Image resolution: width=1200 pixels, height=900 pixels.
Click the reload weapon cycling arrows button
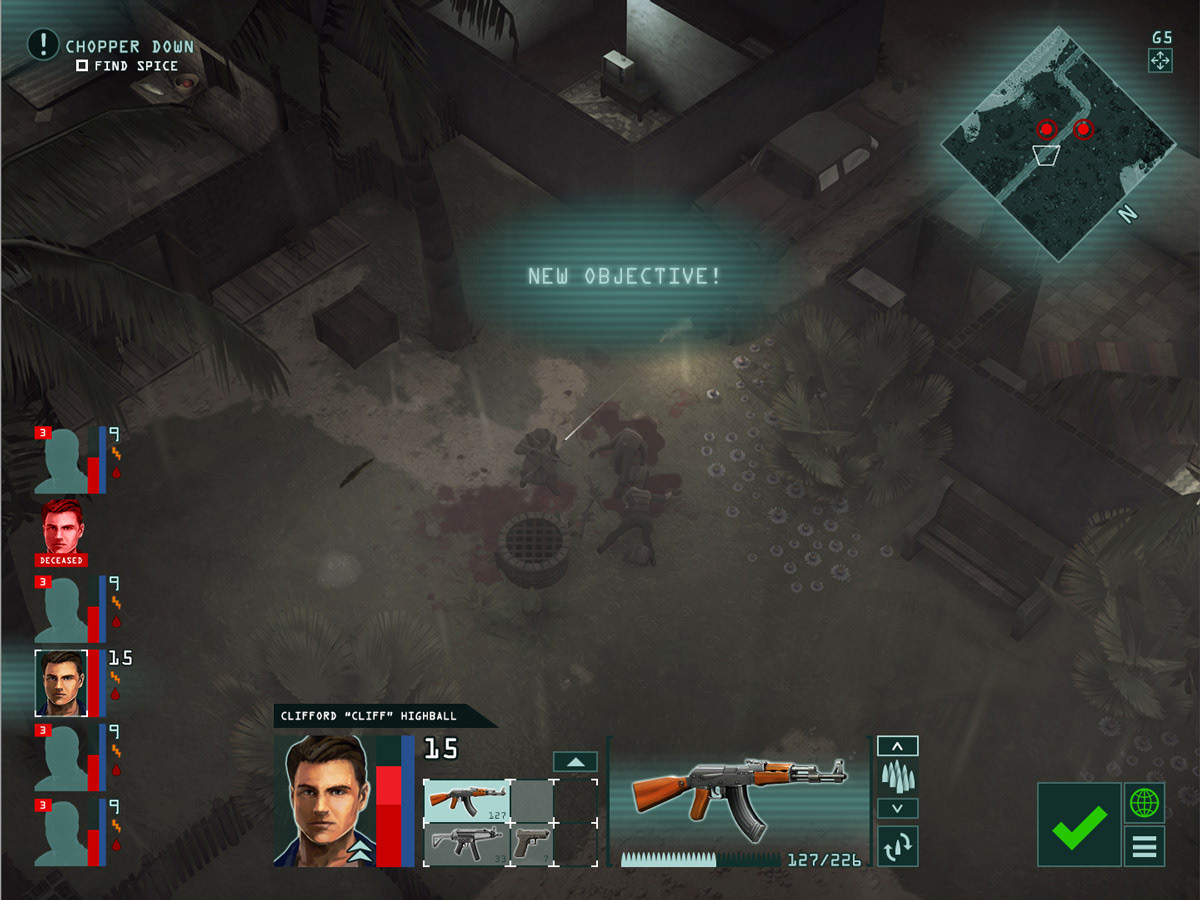point(897,846)
